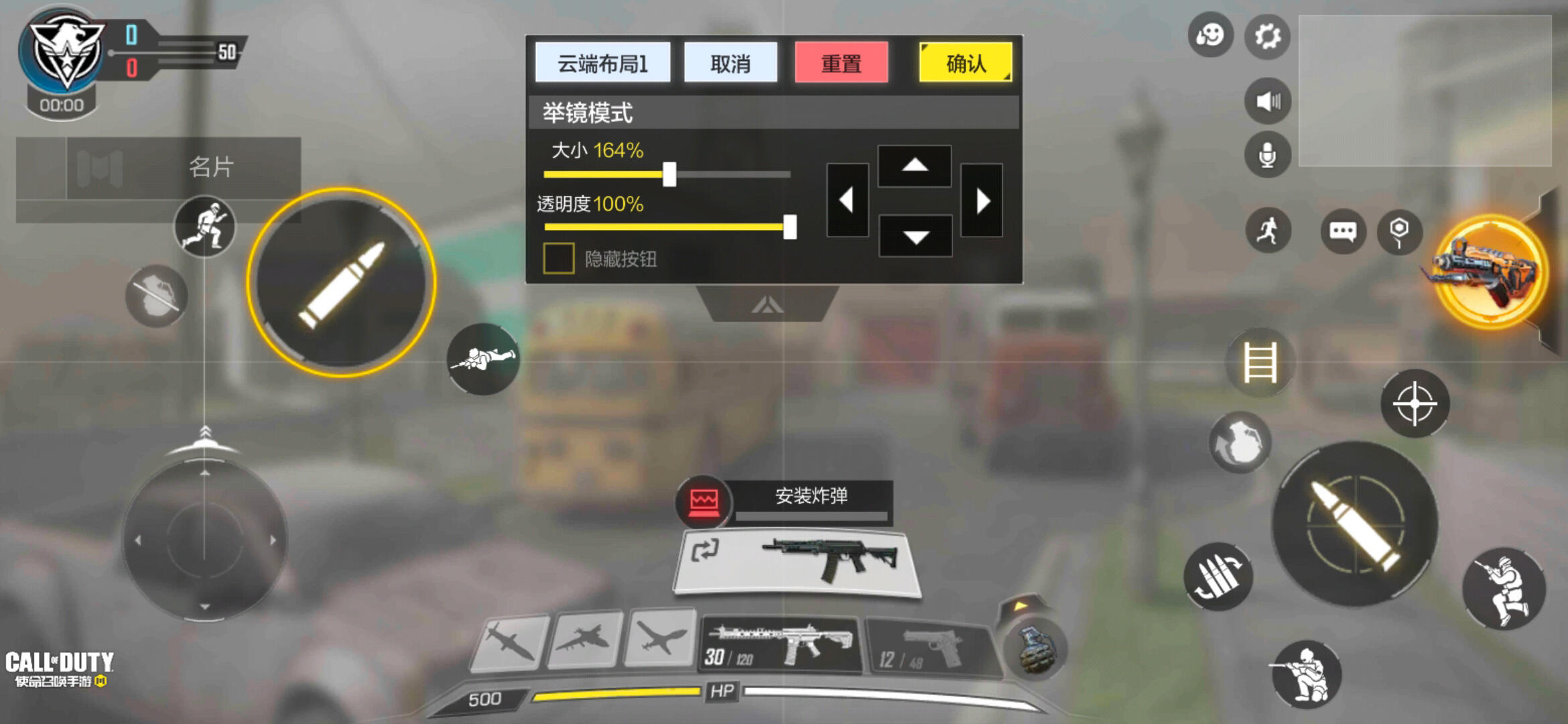Mute game audio with the speaker toggle
1568x724 pixels.
tap(1266, 101)
